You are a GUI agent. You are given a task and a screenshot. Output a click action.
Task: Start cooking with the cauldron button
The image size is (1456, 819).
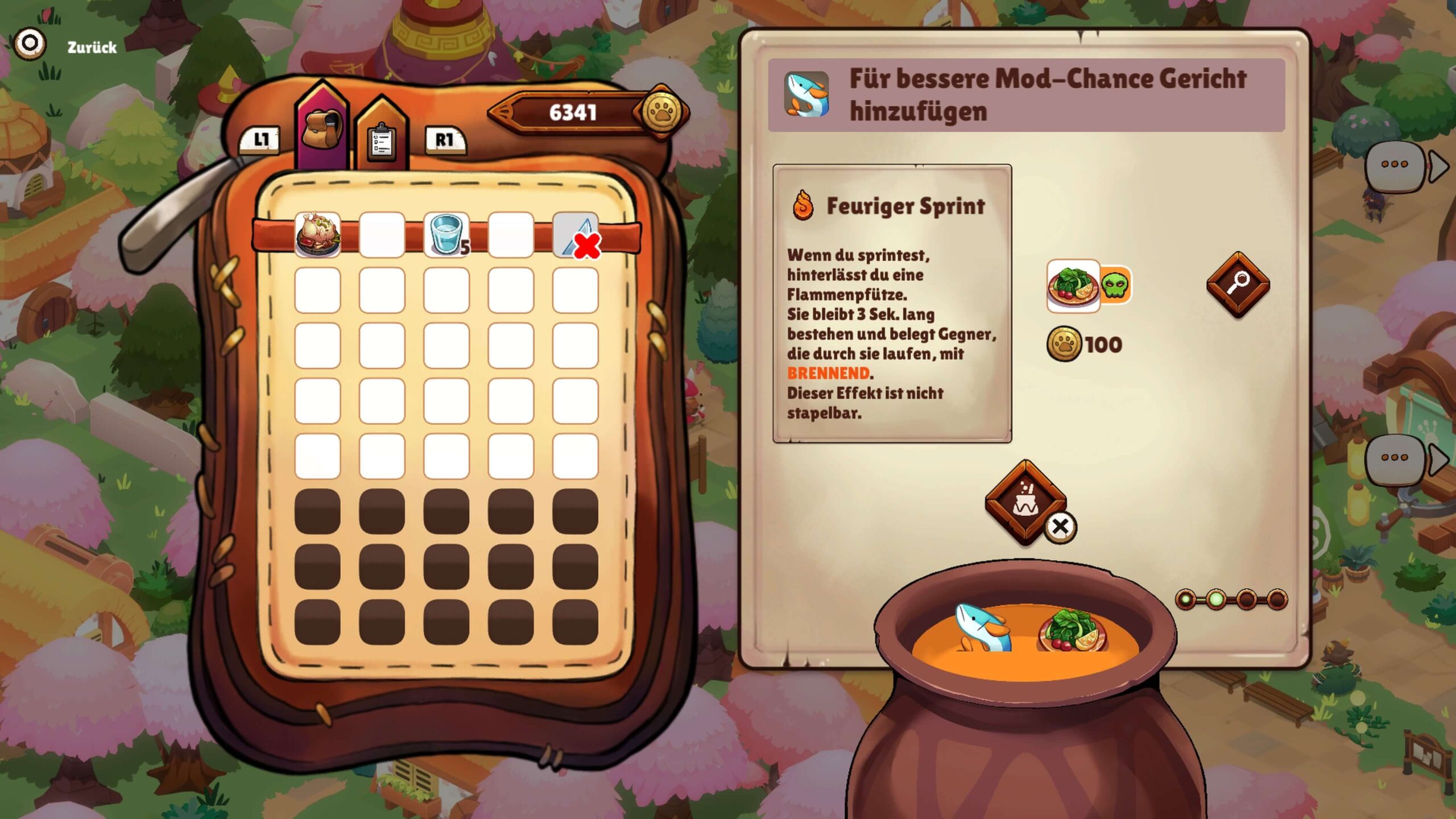click(1025, 502)
